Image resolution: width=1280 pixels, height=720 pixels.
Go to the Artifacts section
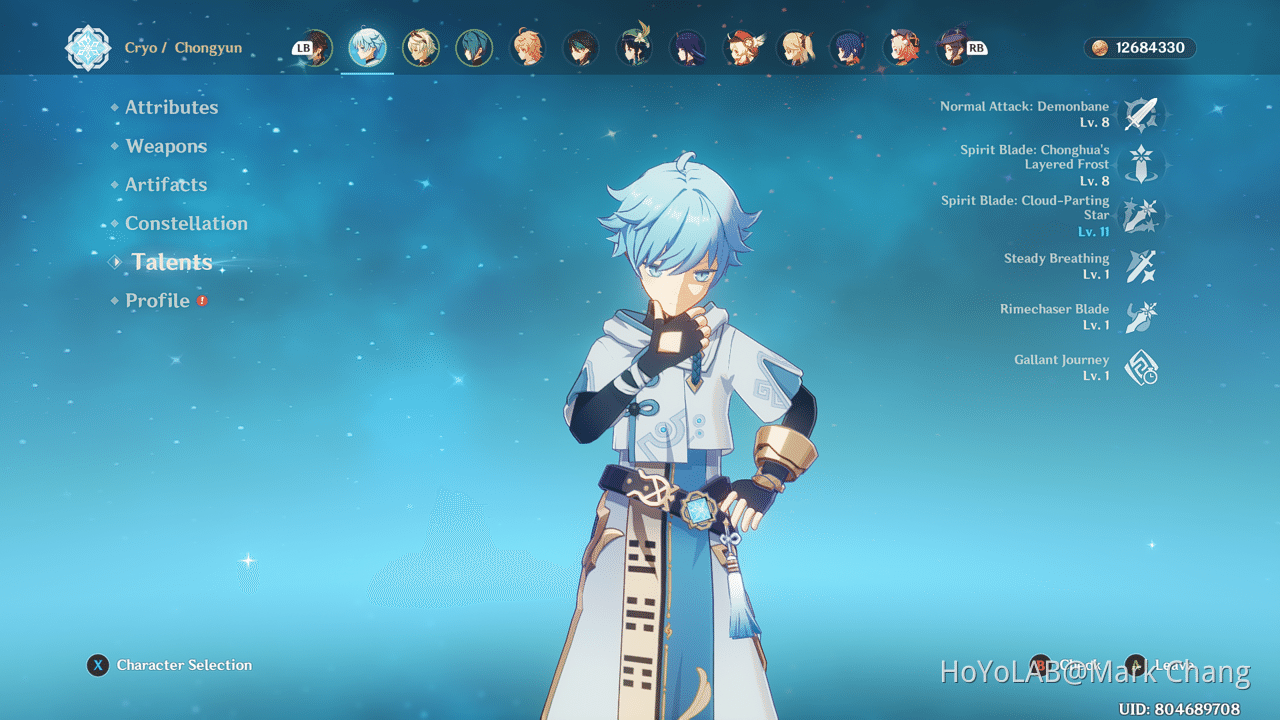pyautogui.click(x=166, y=185)
